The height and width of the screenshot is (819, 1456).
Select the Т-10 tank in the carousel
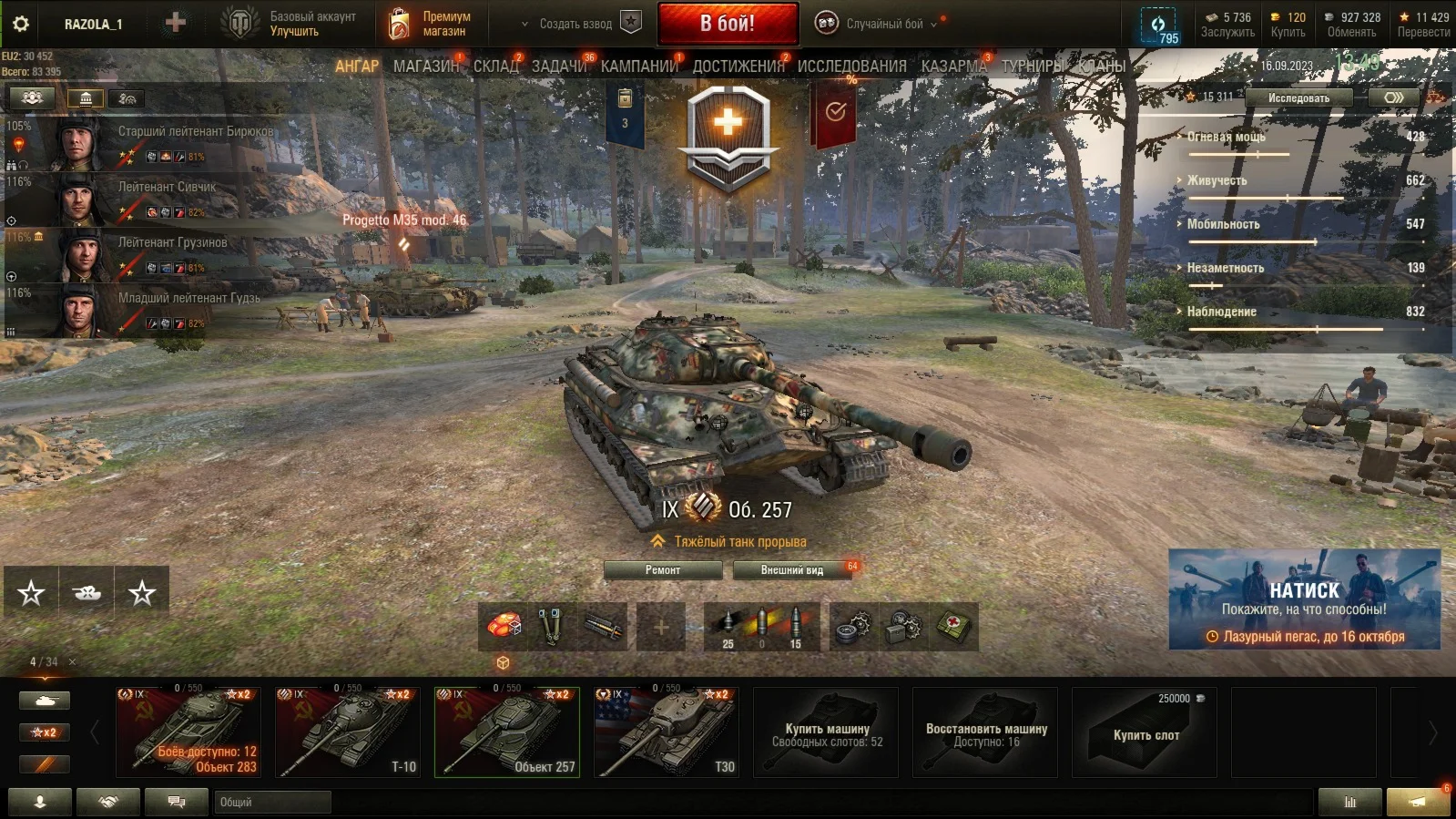[x=348, y=732]
